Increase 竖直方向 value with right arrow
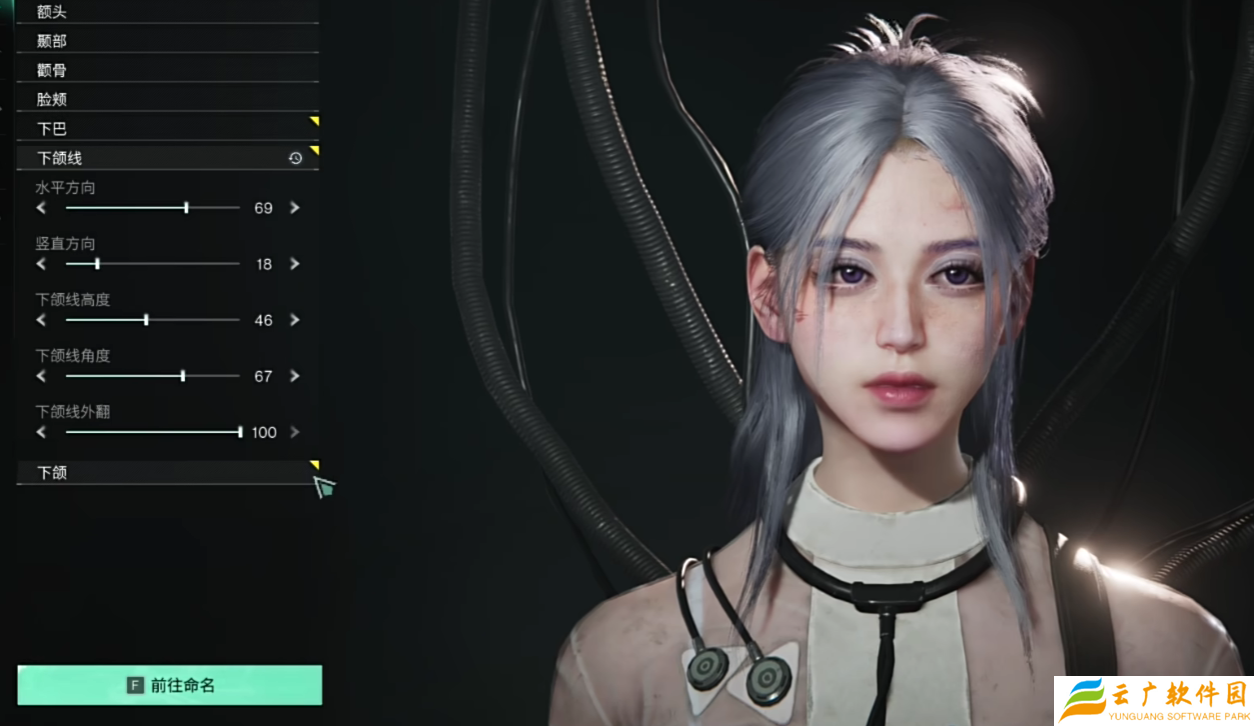1254x726 pixels. pos(295,264)
